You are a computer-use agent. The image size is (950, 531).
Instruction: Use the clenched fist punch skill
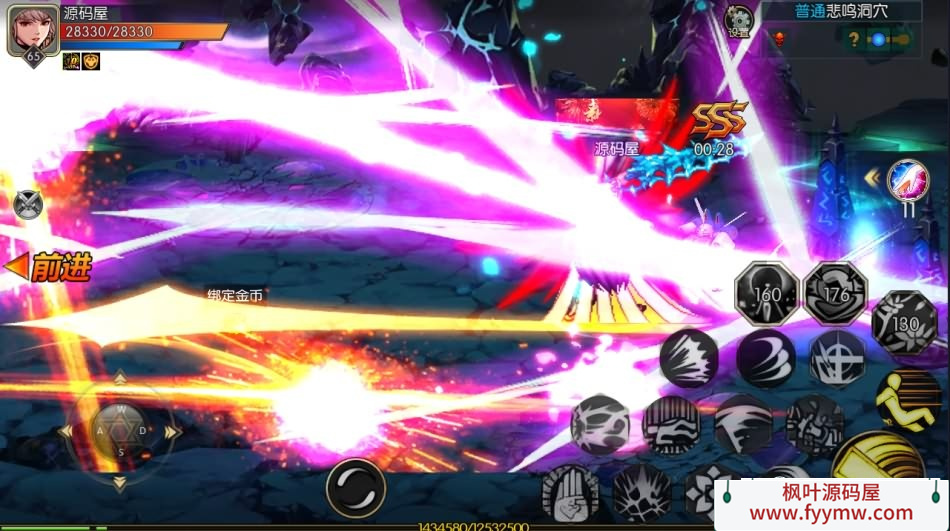(671, 424)
